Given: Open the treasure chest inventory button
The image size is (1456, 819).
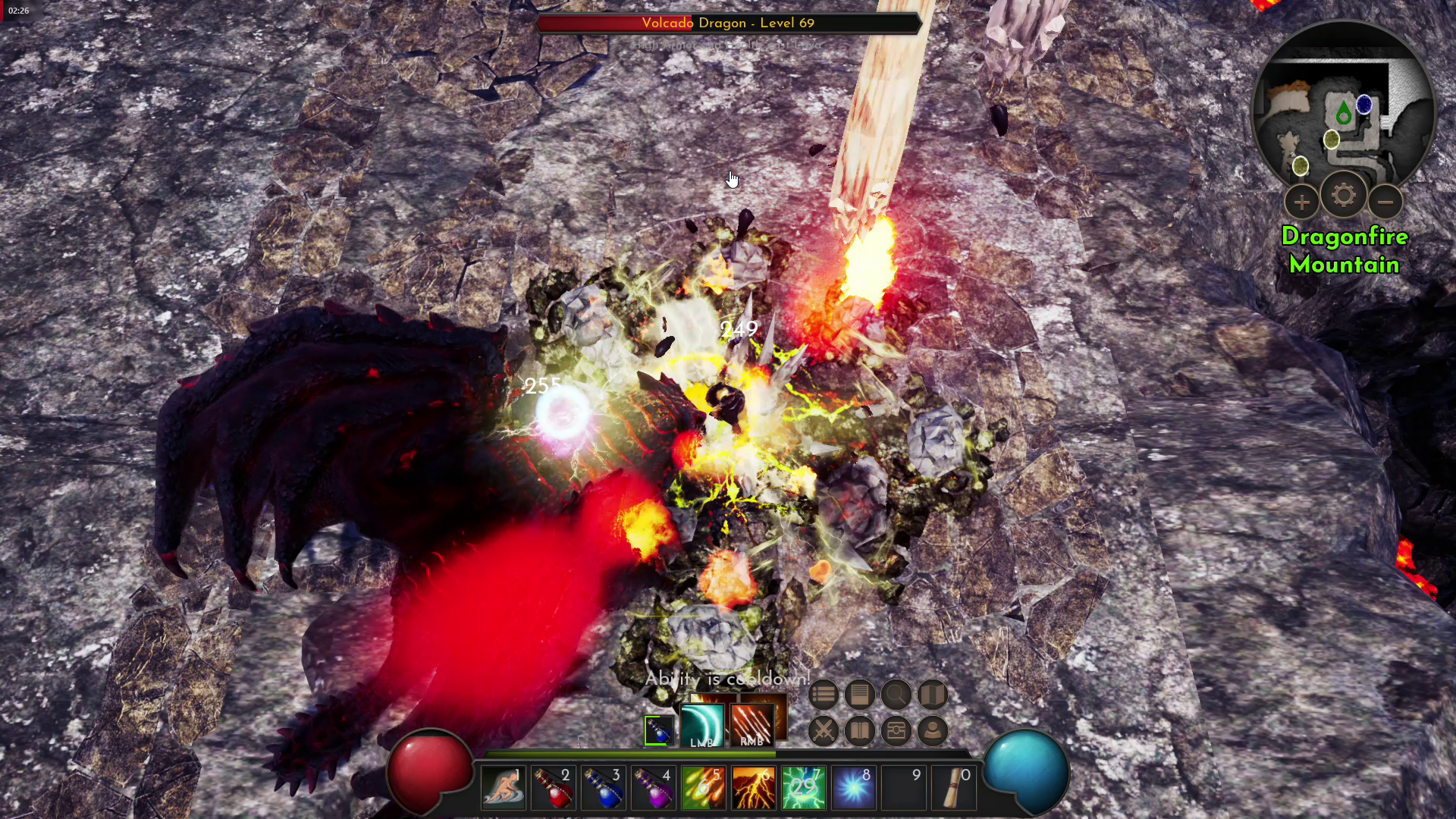Looking at the screenshot, I should click(896, 731).
